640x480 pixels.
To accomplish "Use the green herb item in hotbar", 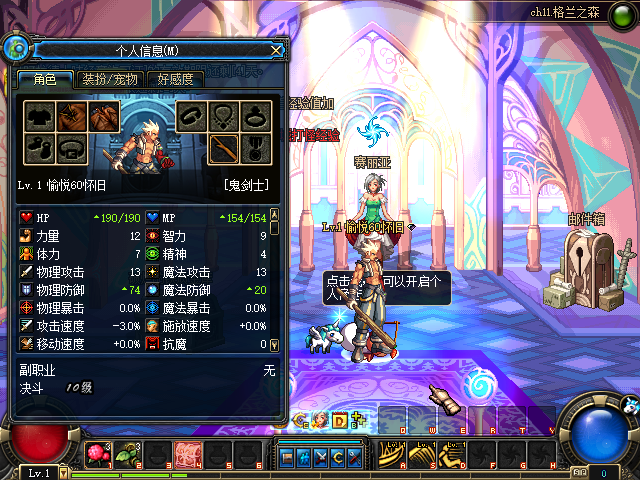I will (x=127, y=455).
